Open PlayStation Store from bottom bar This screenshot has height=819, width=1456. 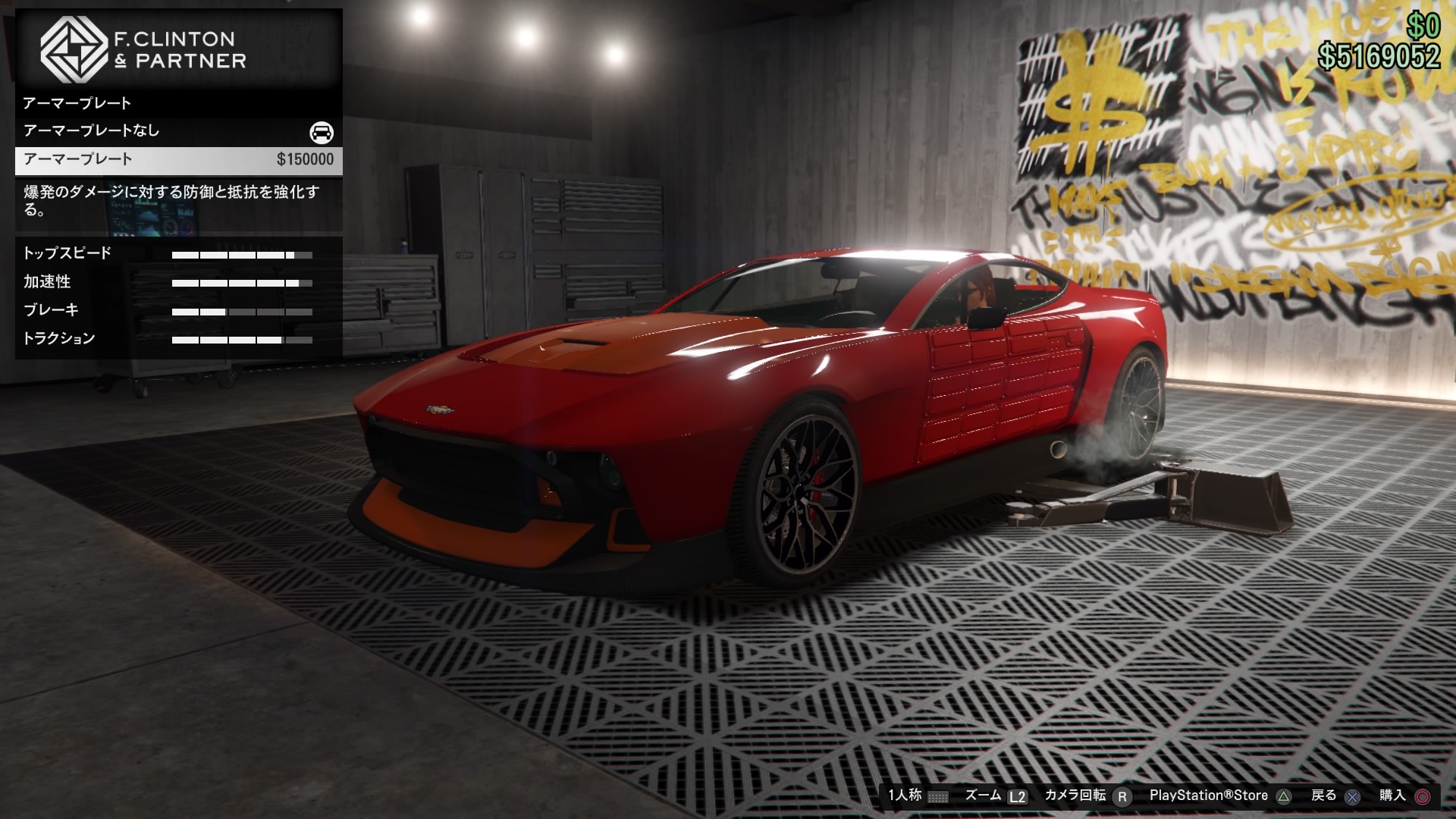pyautogui.click(x=1209, y=795)
